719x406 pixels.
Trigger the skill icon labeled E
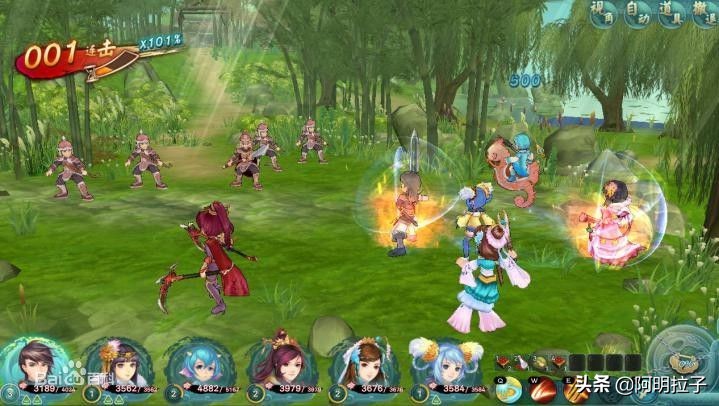(577, 388)
